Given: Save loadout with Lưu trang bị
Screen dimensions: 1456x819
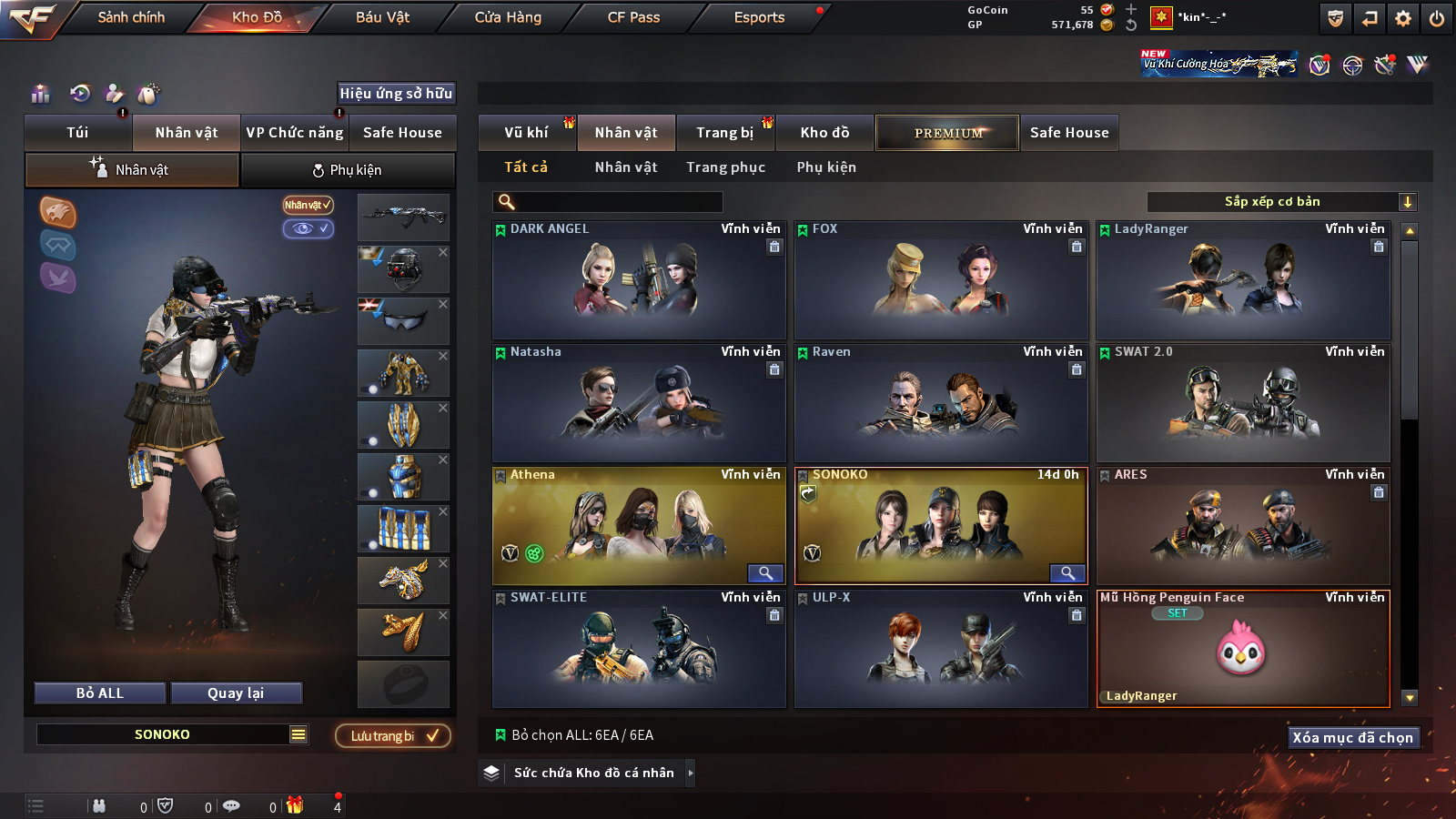Looking at the screenshot, I should 393,736.
